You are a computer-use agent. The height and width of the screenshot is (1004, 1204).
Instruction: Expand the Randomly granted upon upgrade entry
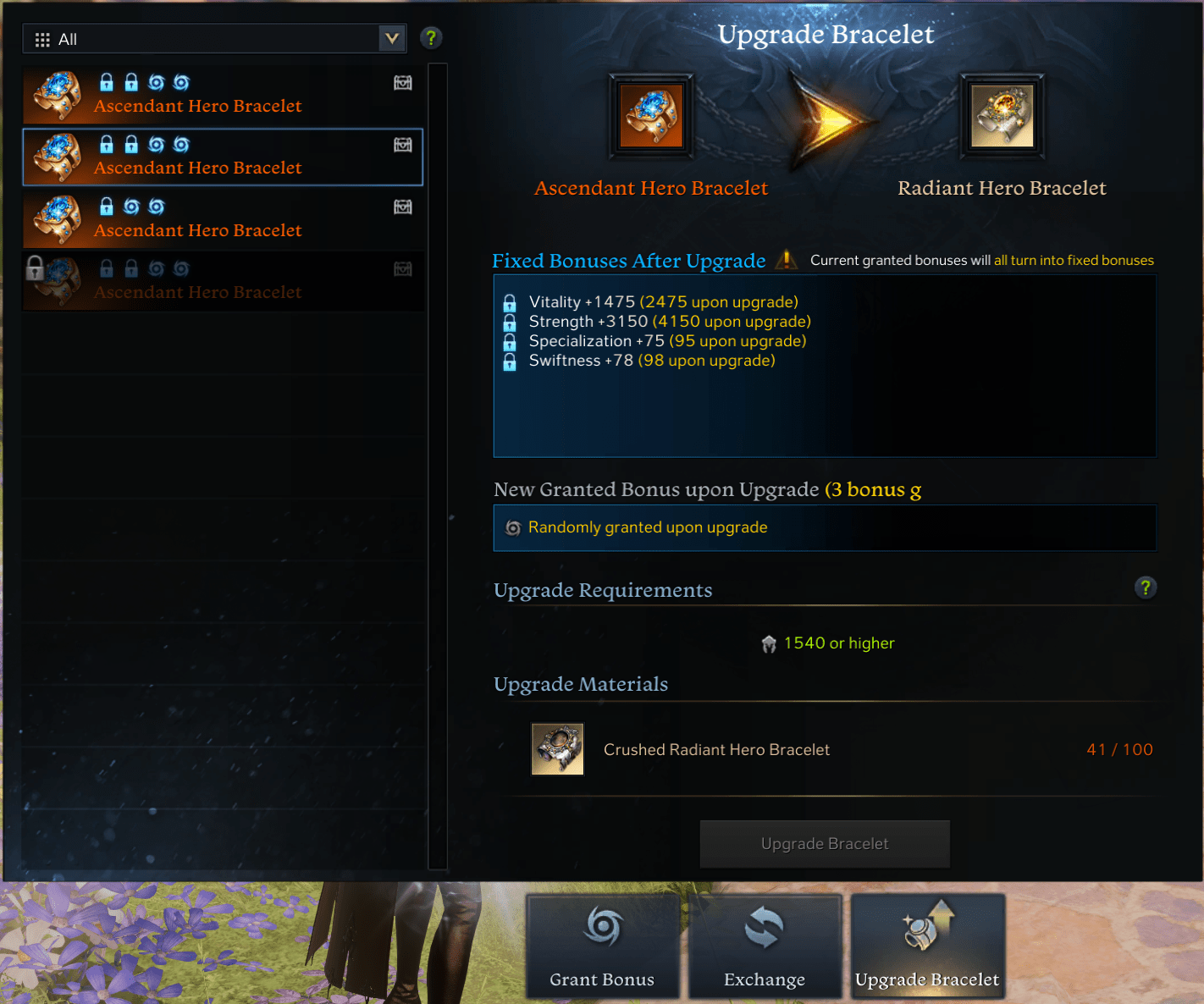[x=647, y=527]
